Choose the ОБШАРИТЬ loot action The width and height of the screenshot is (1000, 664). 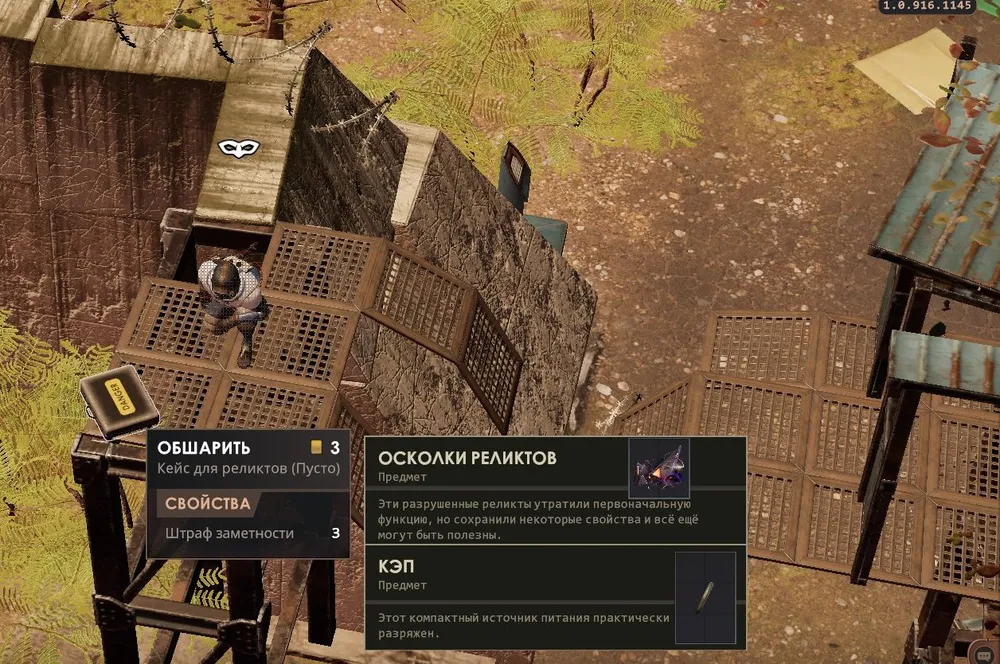(204, 447)
